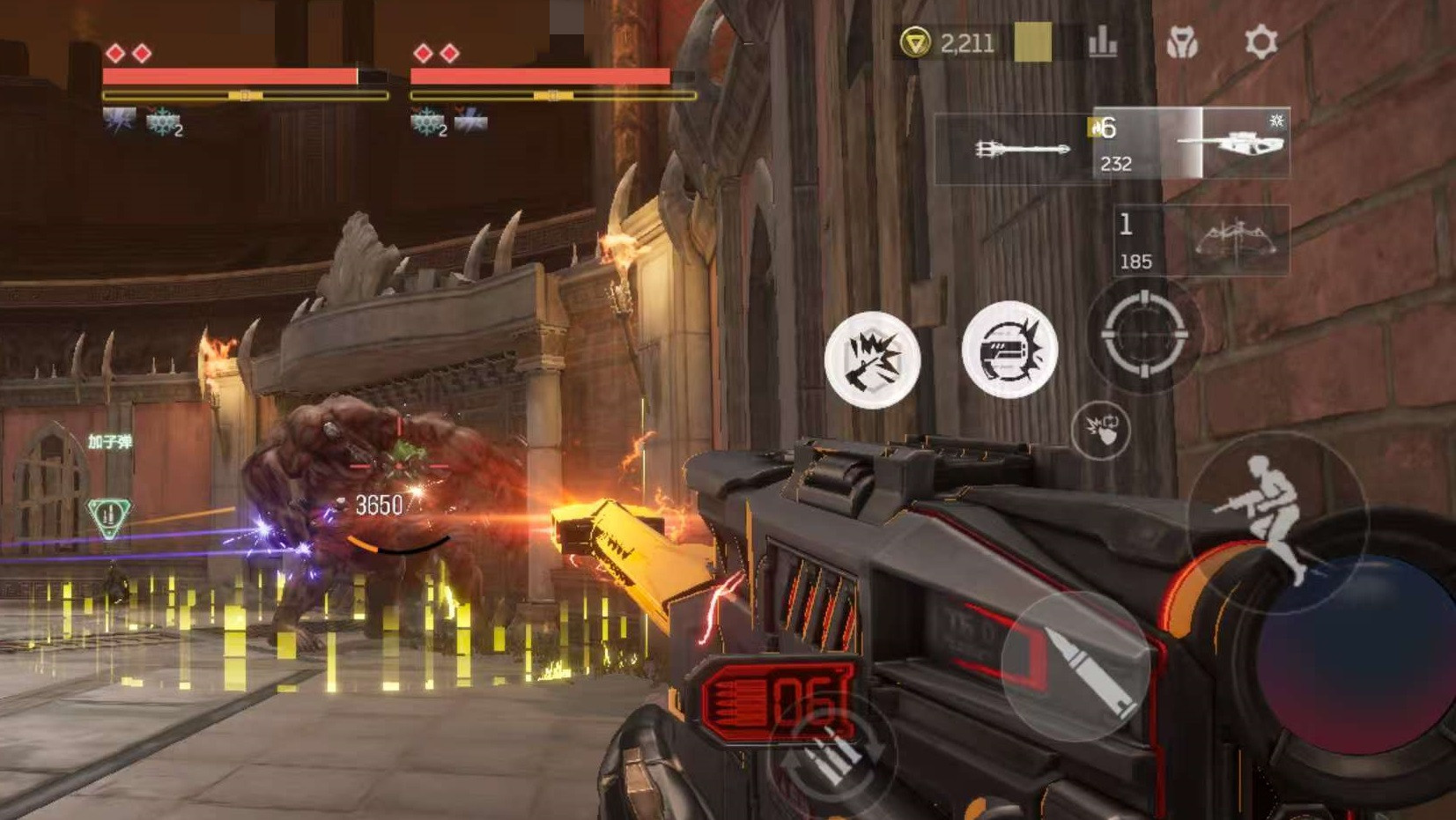The height and width of the screenshot is (820, 1456).
Task: Fire weapon with the bullet button
Action: tap(1076, 667)
